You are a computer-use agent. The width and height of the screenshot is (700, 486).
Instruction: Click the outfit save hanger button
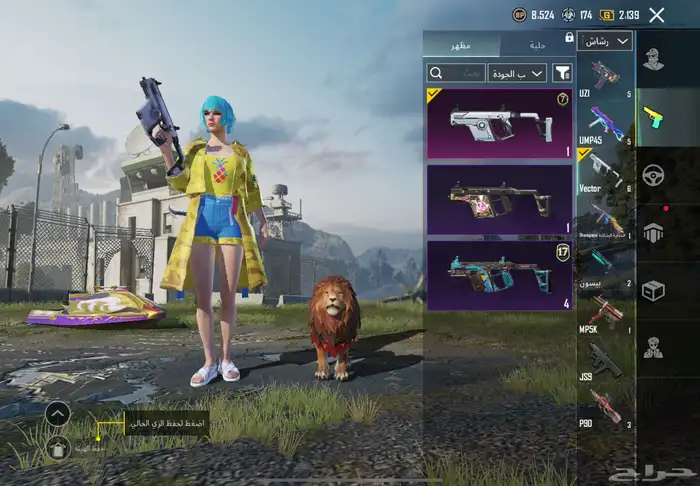[58, 447]
